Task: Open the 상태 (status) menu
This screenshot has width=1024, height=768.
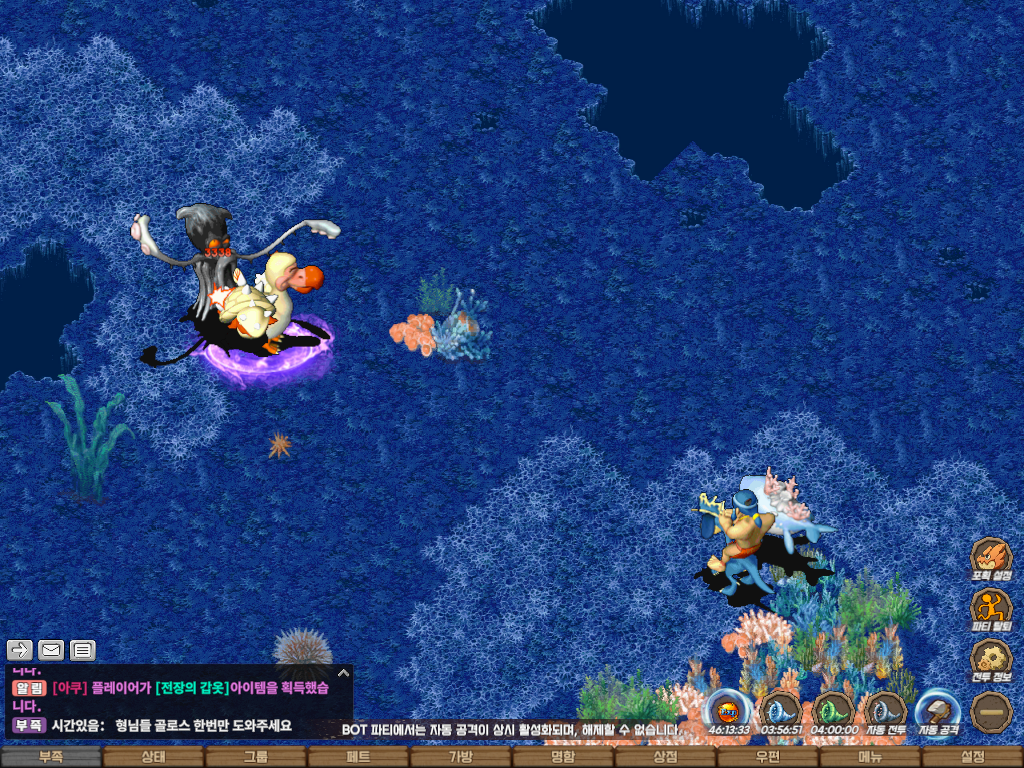Action: click(x=153, y=758)
